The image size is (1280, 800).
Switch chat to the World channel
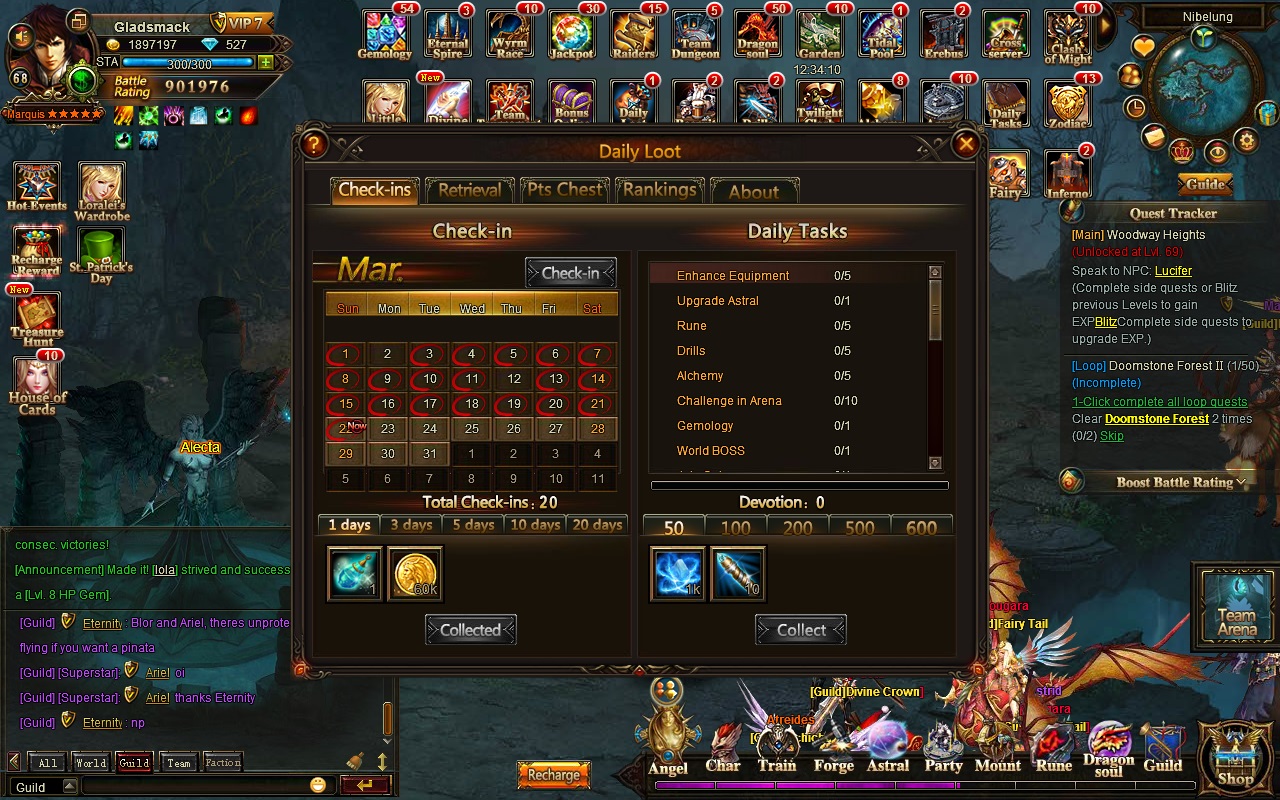(90, 763)
